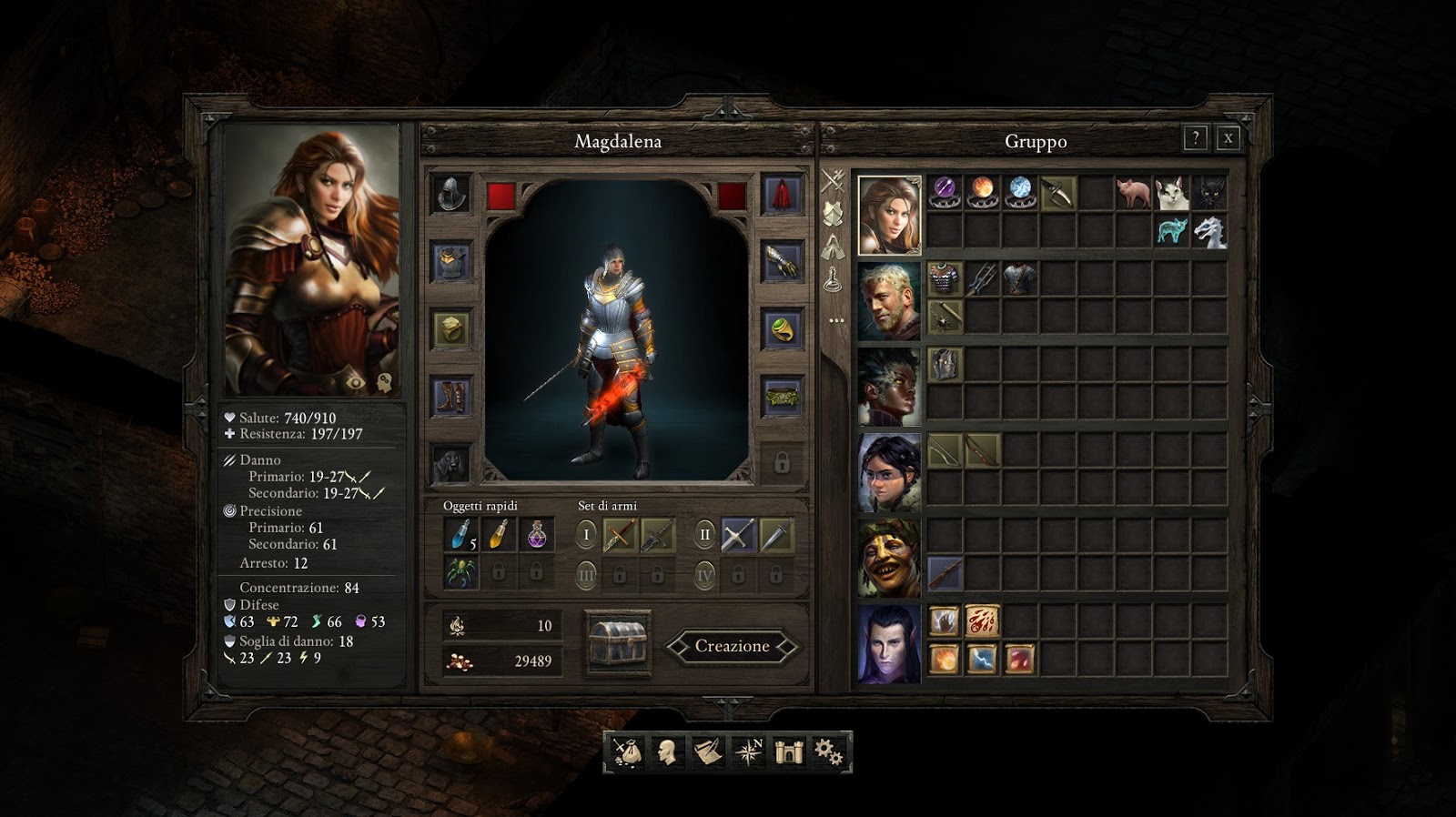Close the inventory window with the X

coord(1228,138)
